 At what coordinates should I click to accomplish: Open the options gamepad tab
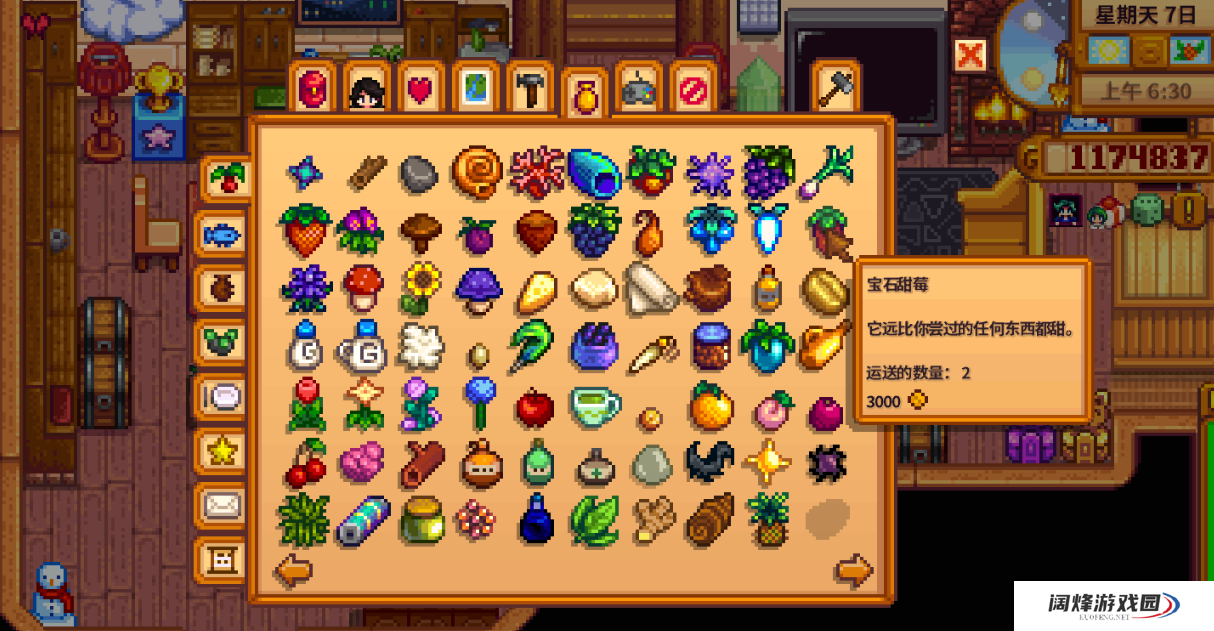(638, 90)
